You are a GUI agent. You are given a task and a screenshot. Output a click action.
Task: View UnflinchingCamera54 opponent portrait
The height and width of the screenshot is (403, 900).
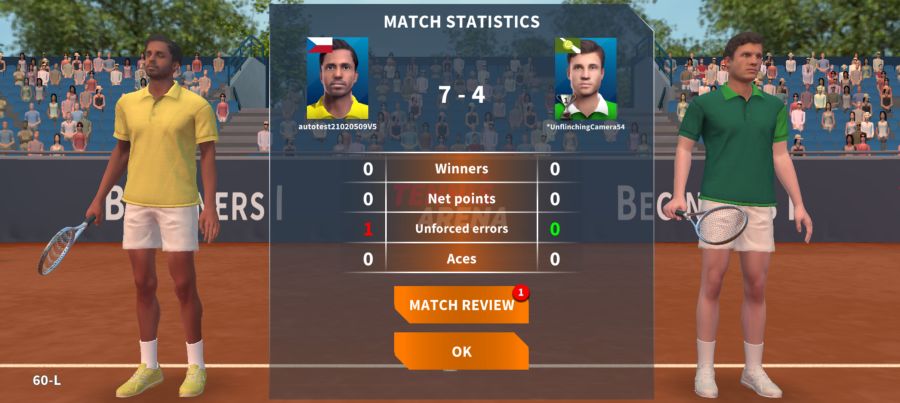pyautogui.click(x=585, y=79)
